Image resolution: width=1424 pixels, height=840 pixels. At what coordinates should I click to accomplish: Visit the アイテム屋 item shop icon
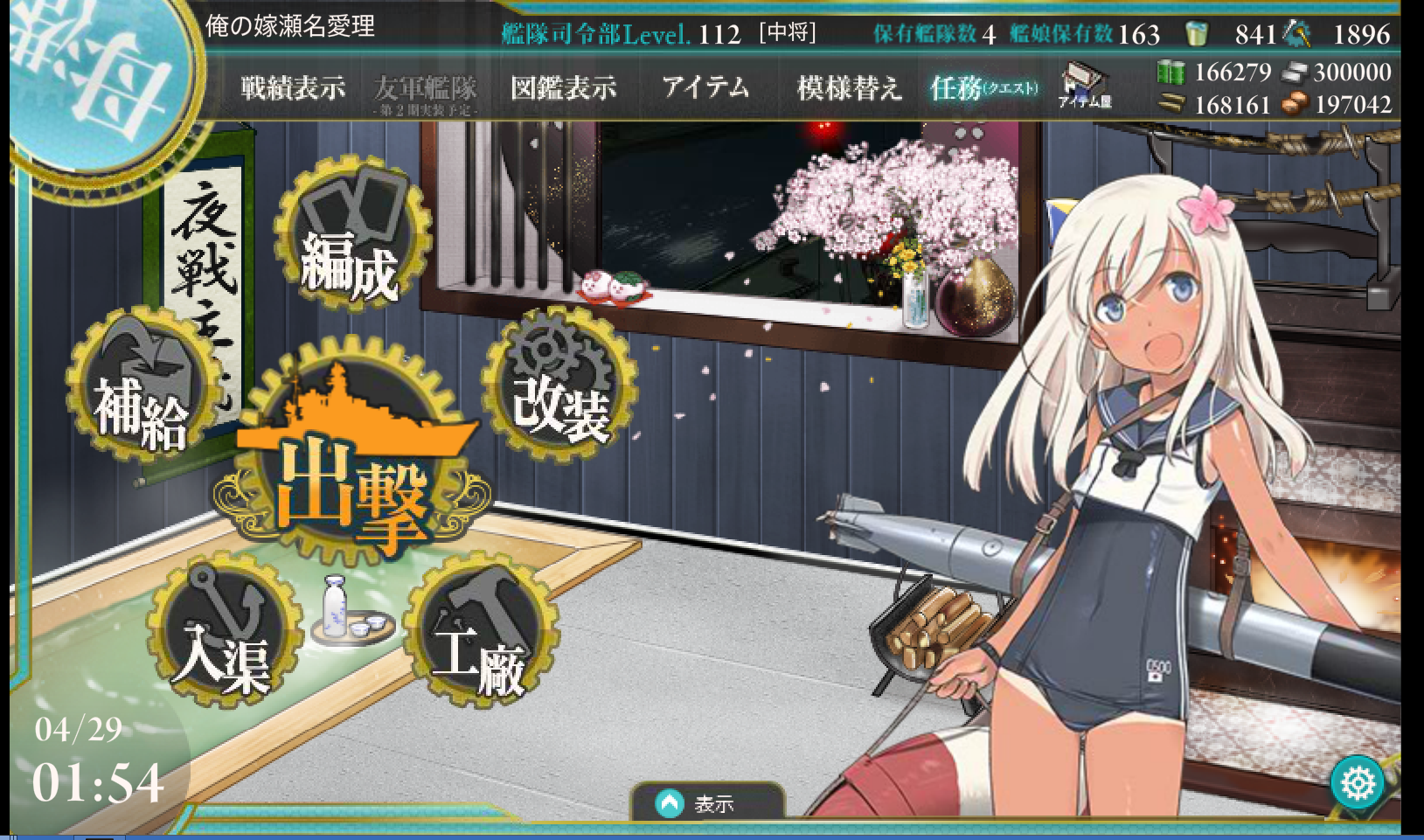[x=1084, y=87]
